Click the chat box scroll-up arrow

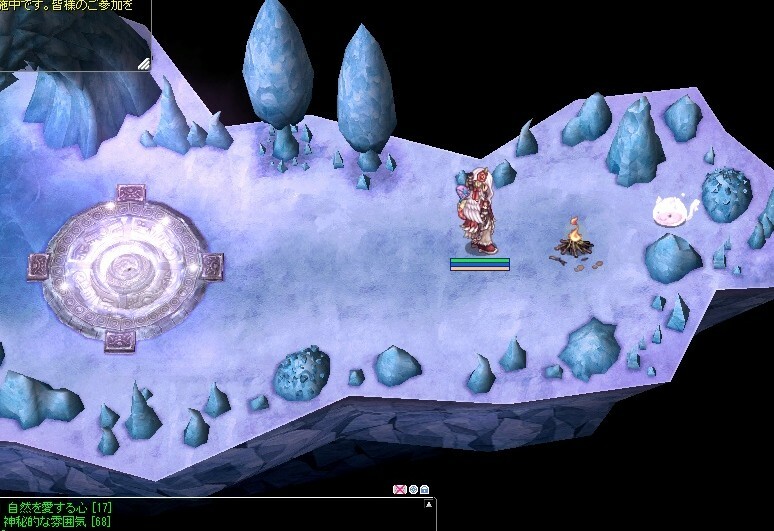click(431, 502)
